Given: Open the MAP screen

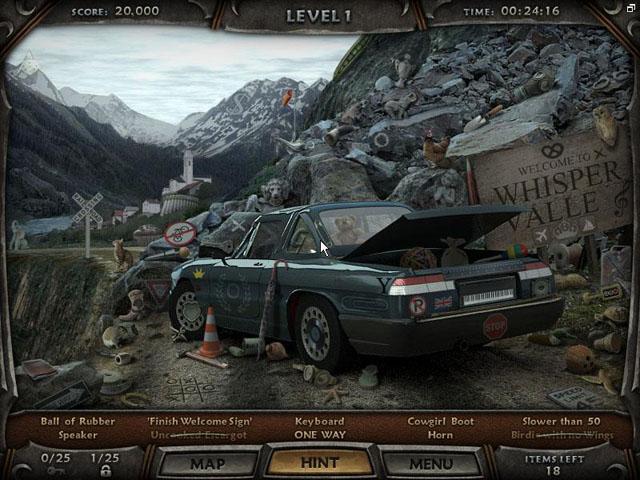Looking at the screenshot, I should (207, 464).
